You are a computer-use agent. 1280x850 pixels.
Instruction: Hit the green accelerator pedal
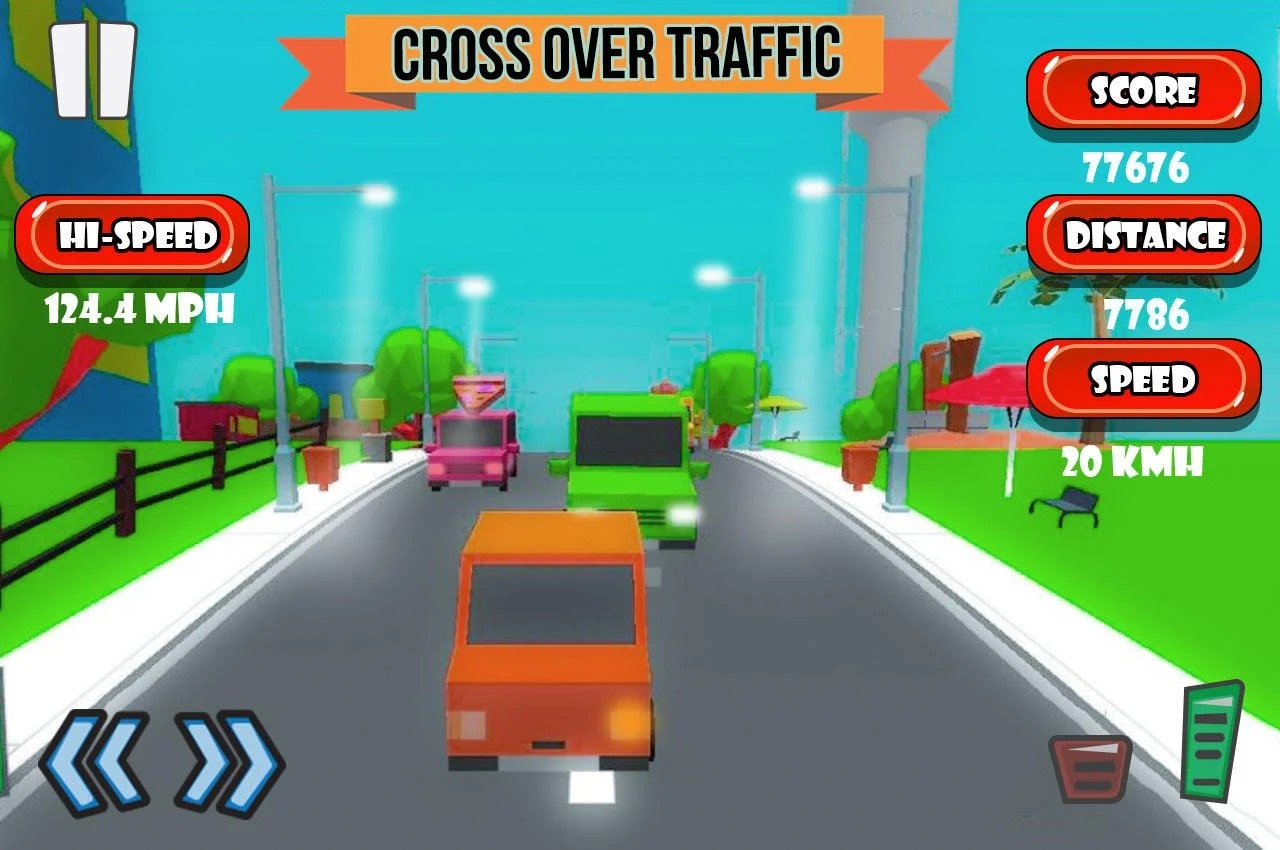[x=1212, y=740]
